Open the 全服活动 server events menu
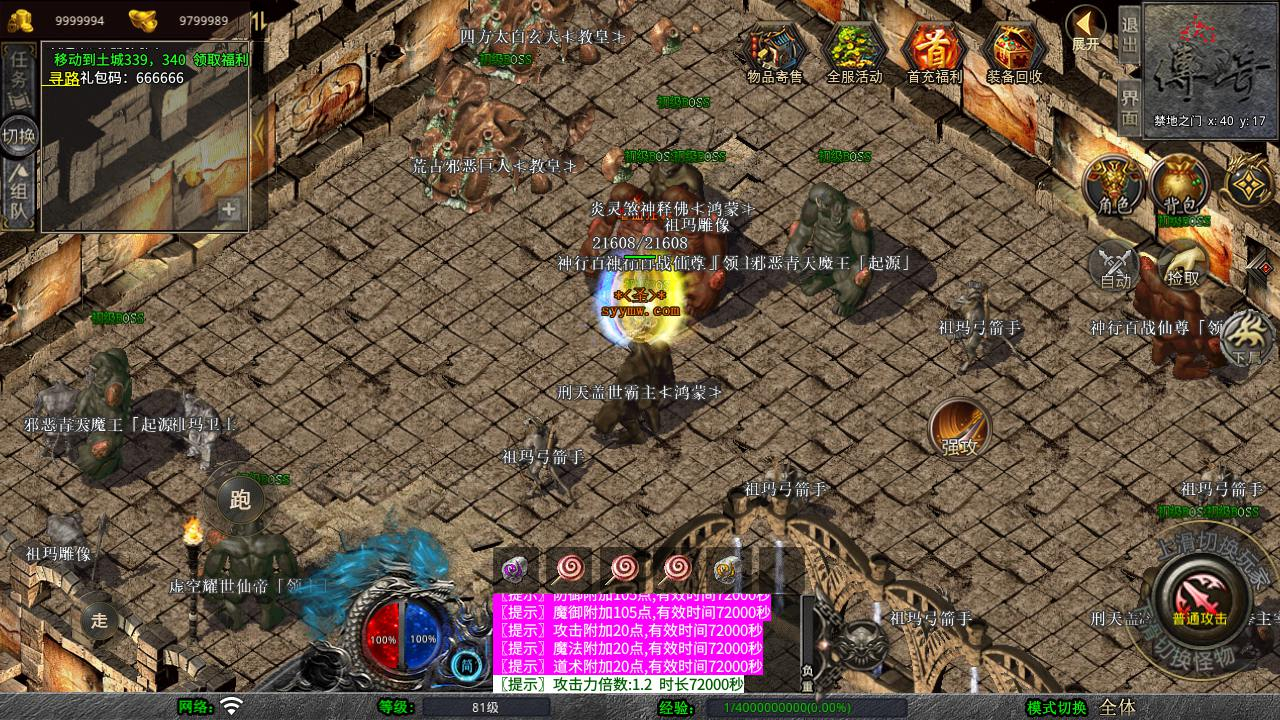This screenshot has height=720, width=1280. coord(854,53)
